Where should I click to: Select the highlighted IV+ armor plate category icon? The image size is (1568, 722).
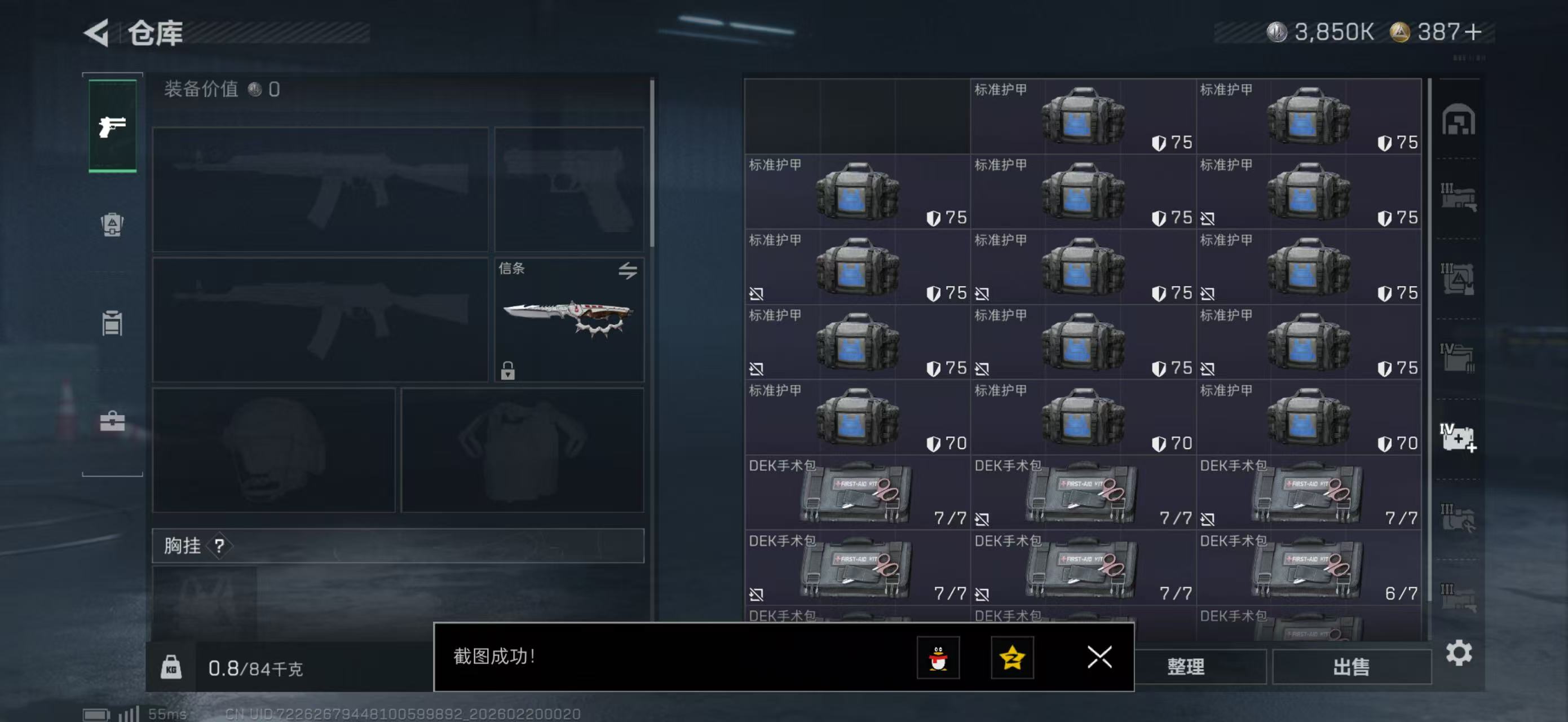(x=1459, y=435)
